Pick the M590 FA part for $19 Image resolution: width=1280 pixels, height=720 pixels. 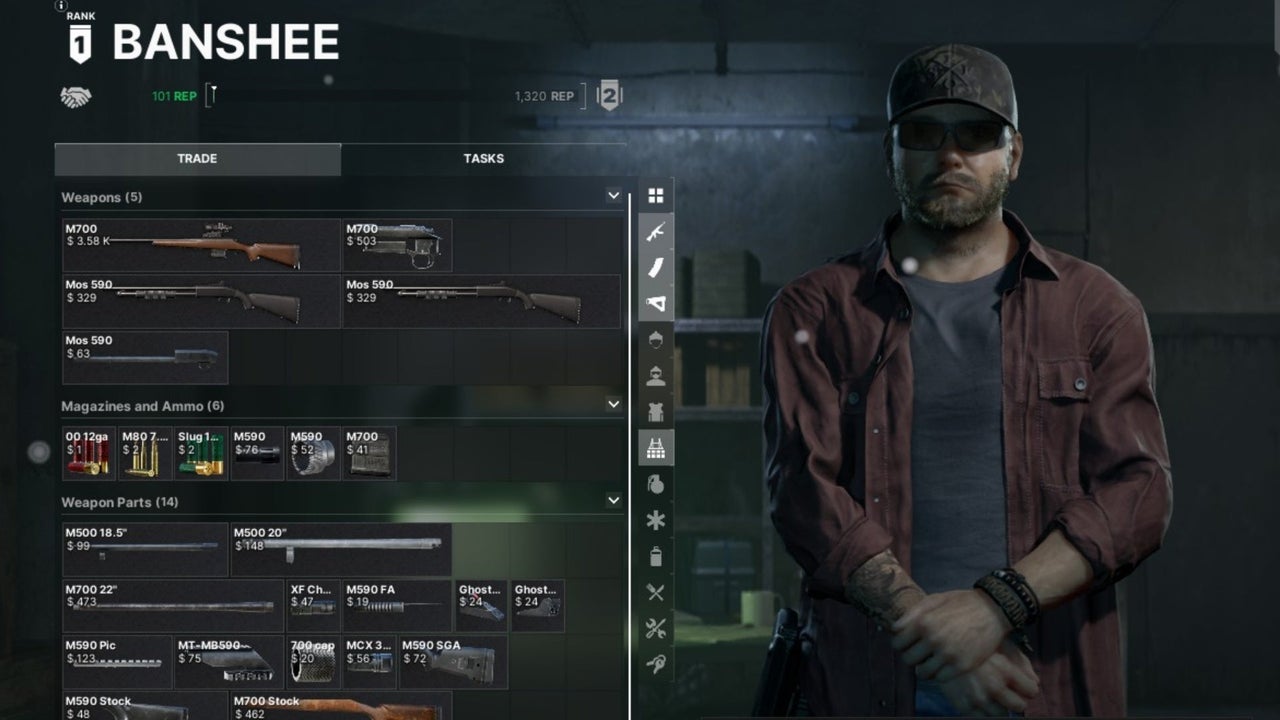(397, 606)
